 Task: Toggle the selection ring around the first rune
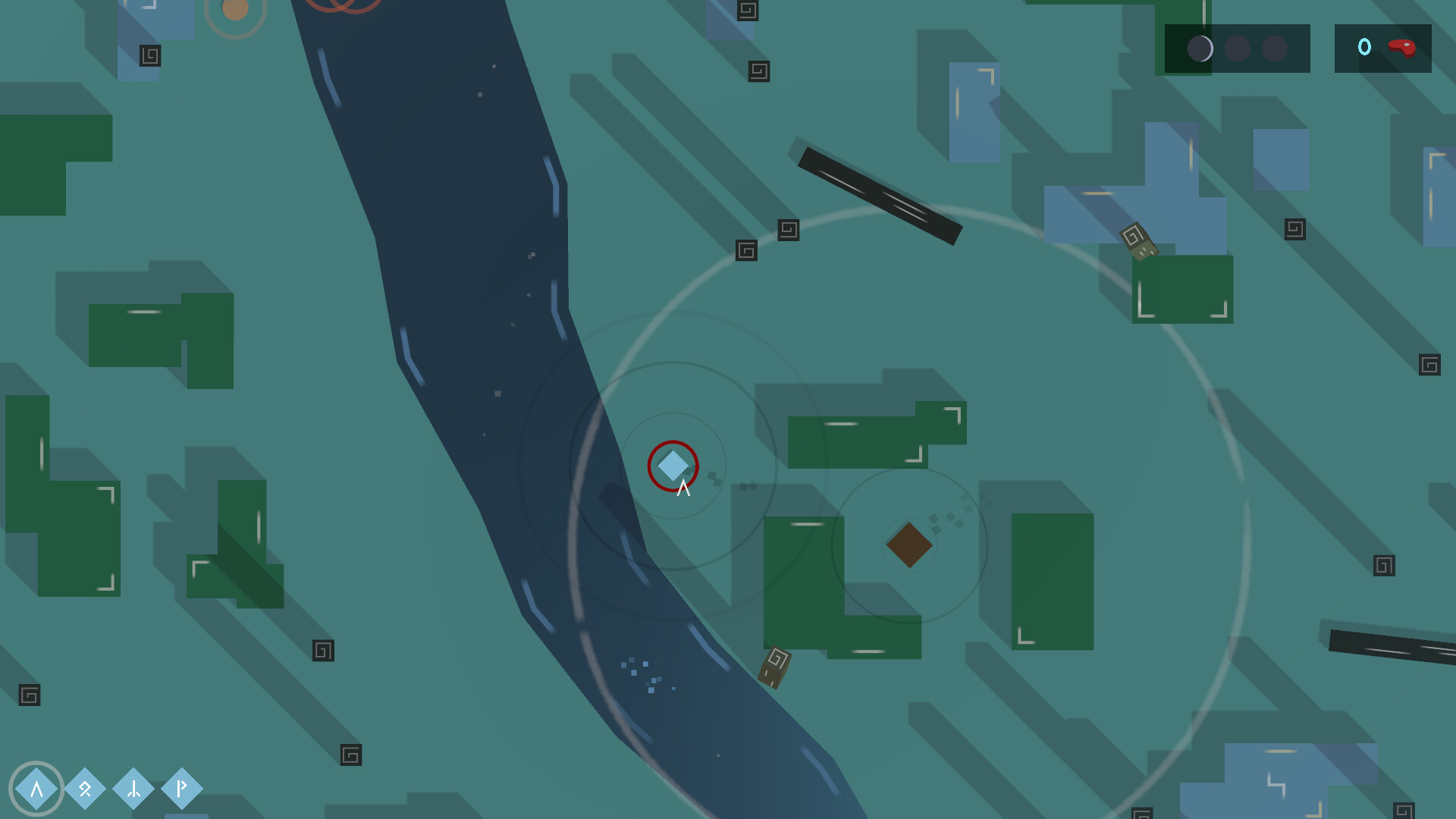click(36, 789)
